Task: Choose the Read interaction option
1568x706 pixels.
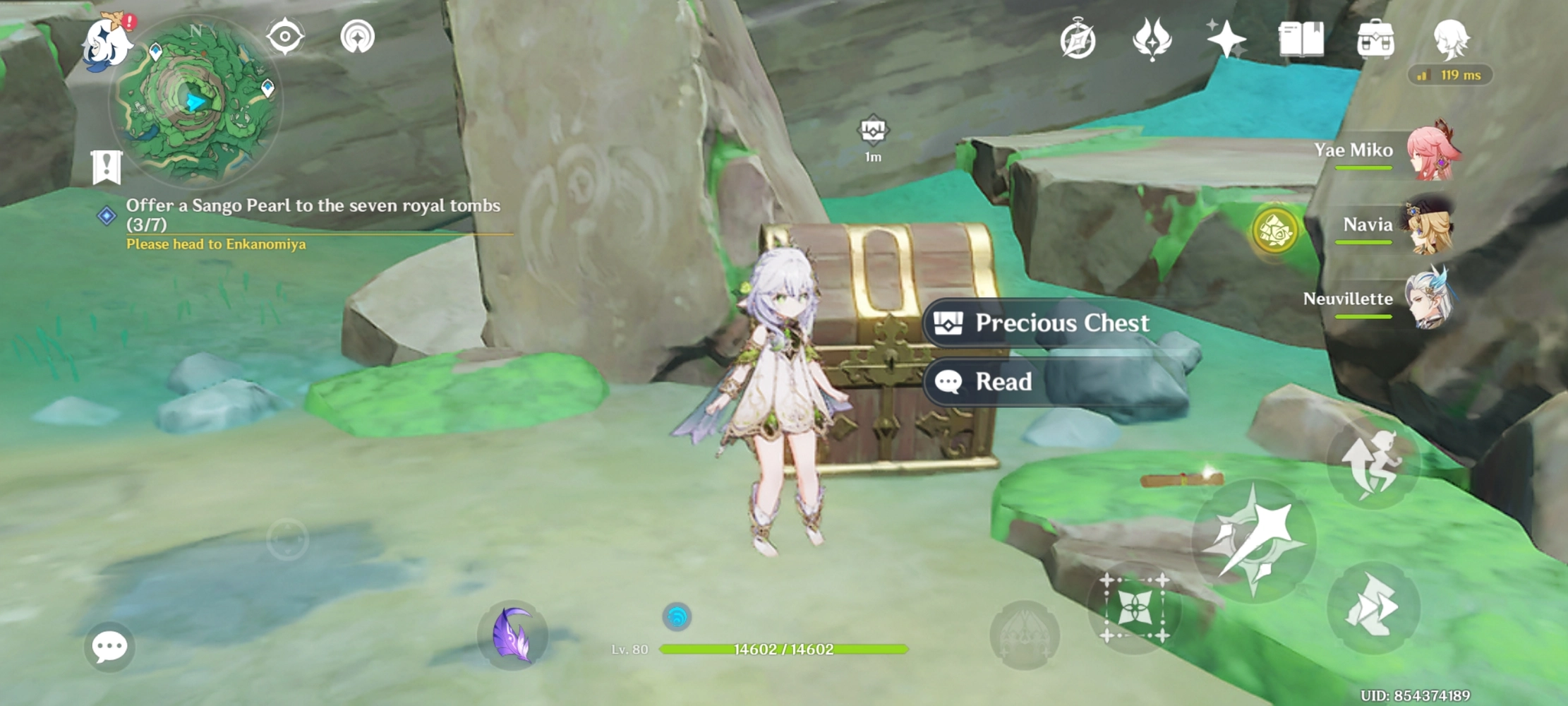Action: tap(1002, 381)
